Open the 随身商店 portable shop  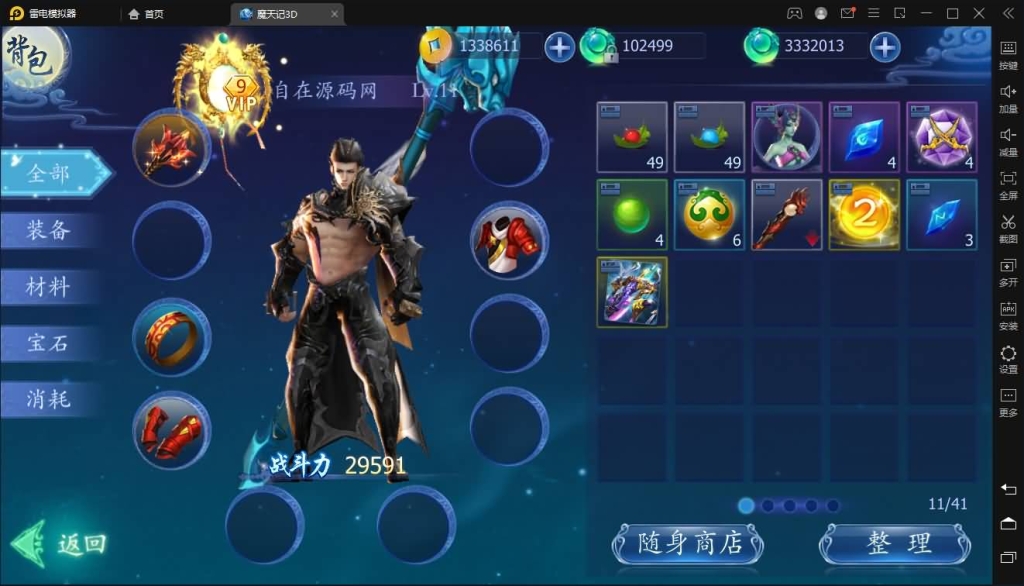pos(688,544)
